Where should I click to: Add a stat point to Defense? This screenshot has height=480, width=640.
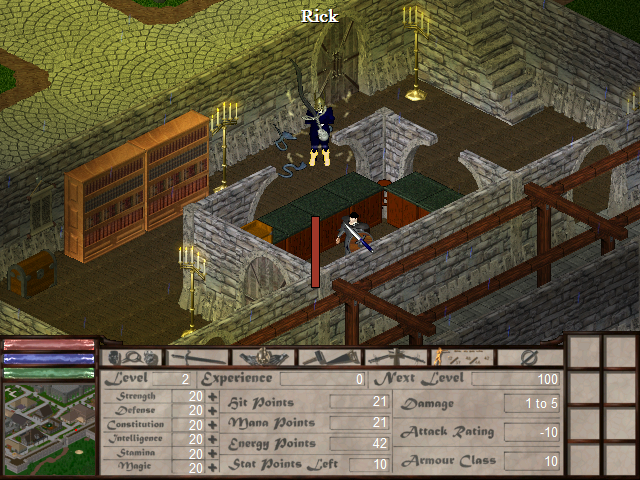[x=212, y=411]
